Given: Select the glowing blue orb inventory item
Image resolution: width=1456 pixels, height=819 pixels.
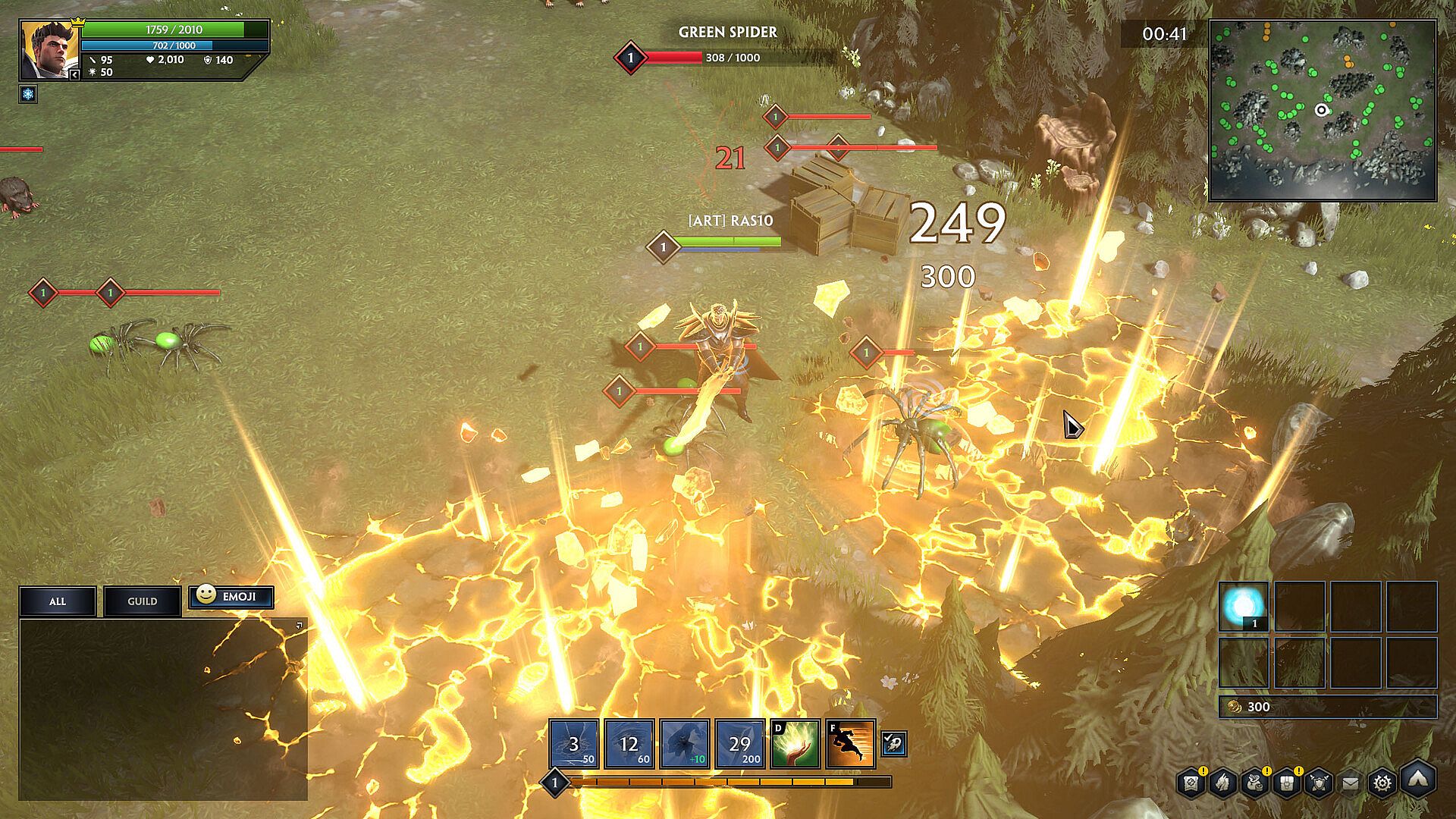Looking at the screenshot, I should pos(1244,607).
